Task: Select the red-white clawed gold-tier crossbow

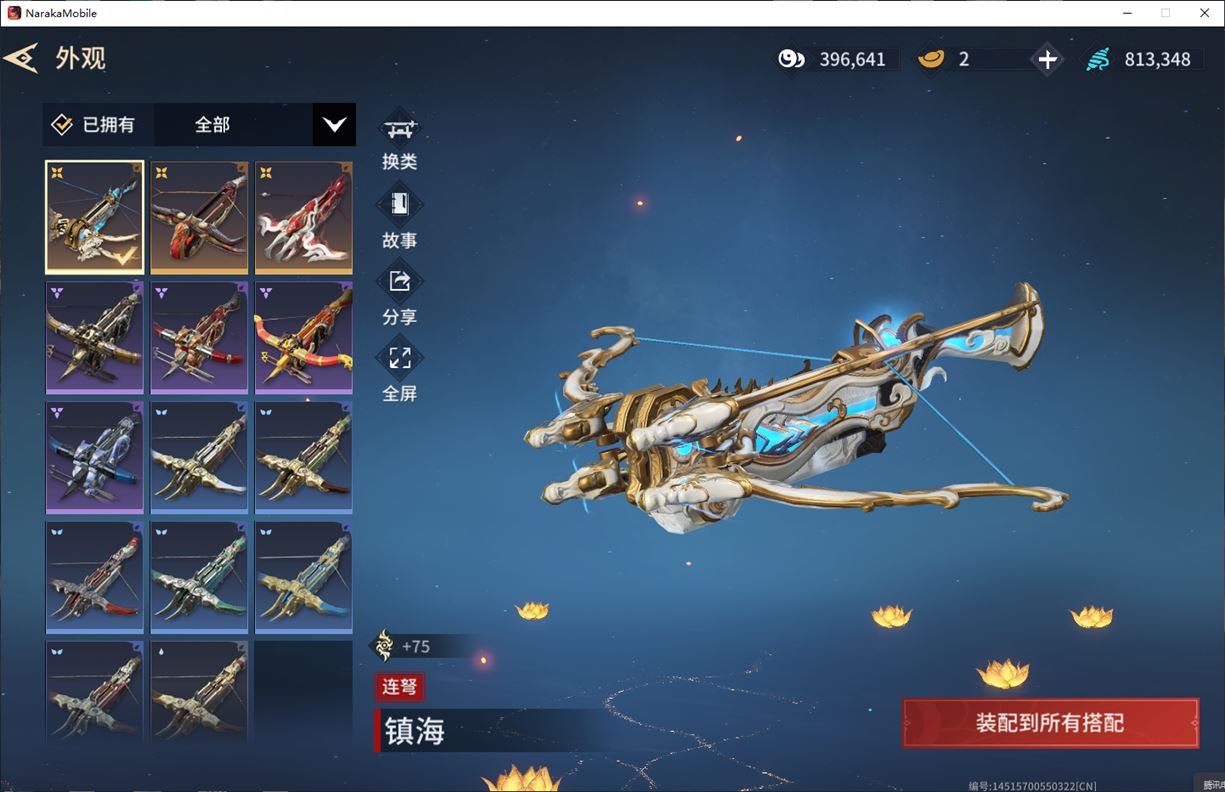Action: 303,217
